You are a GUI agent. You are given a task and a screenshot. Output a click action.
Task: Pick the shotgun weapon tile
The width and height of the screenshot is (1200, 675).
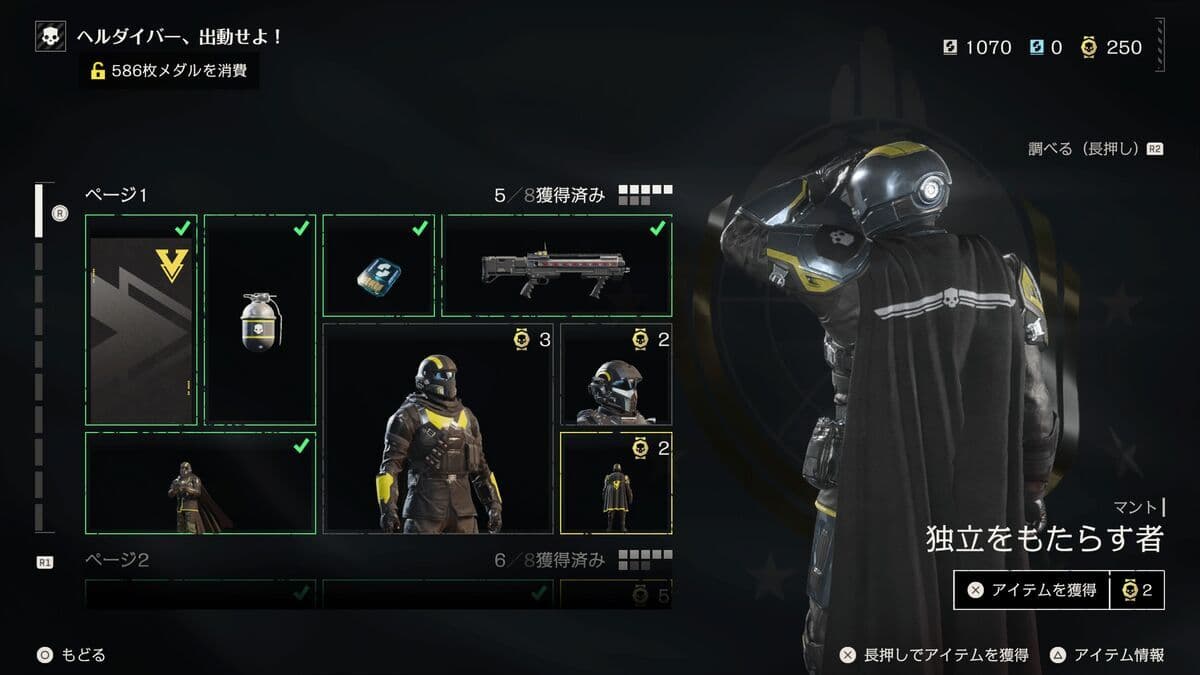(x=556, y=266)
